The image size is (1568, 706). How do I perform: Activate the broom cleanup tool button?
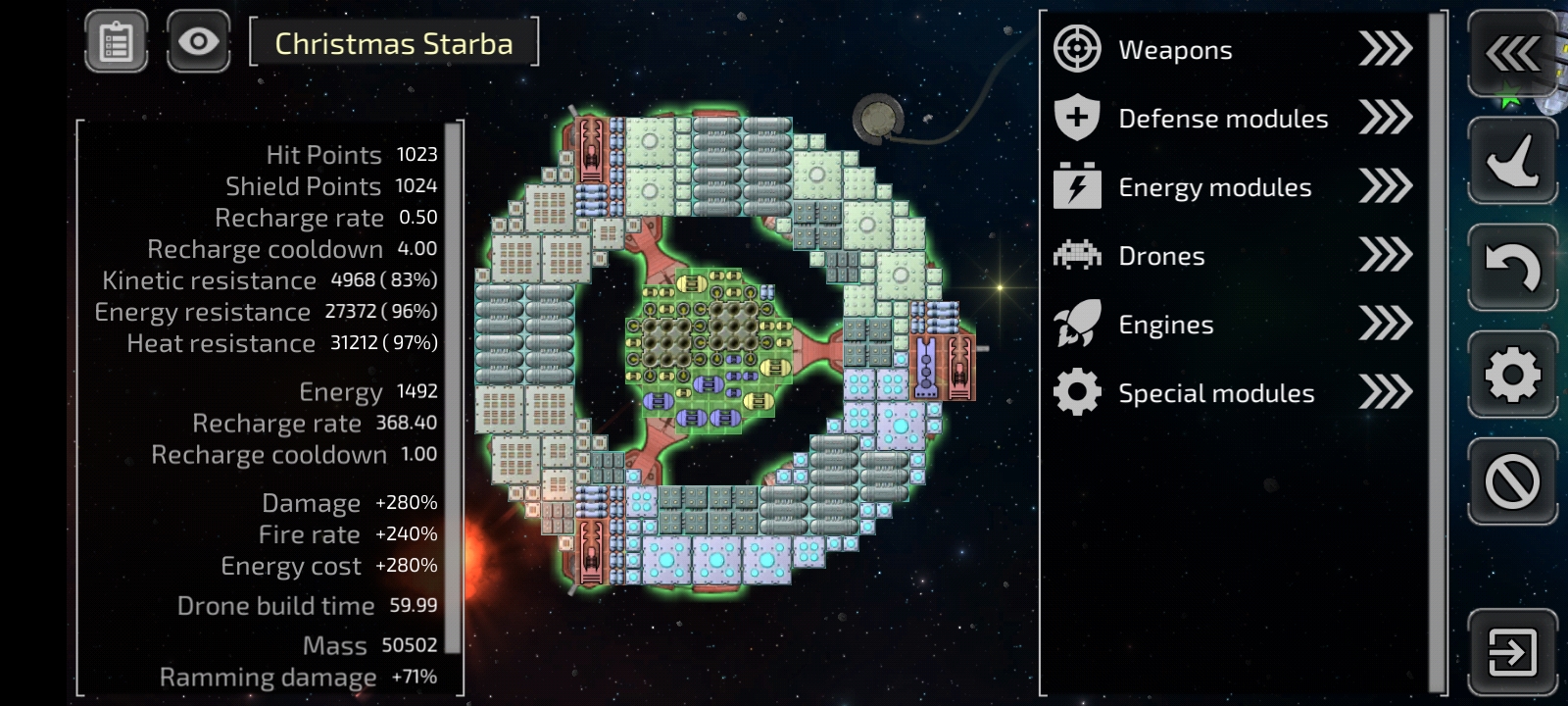tap(1512, 161)
